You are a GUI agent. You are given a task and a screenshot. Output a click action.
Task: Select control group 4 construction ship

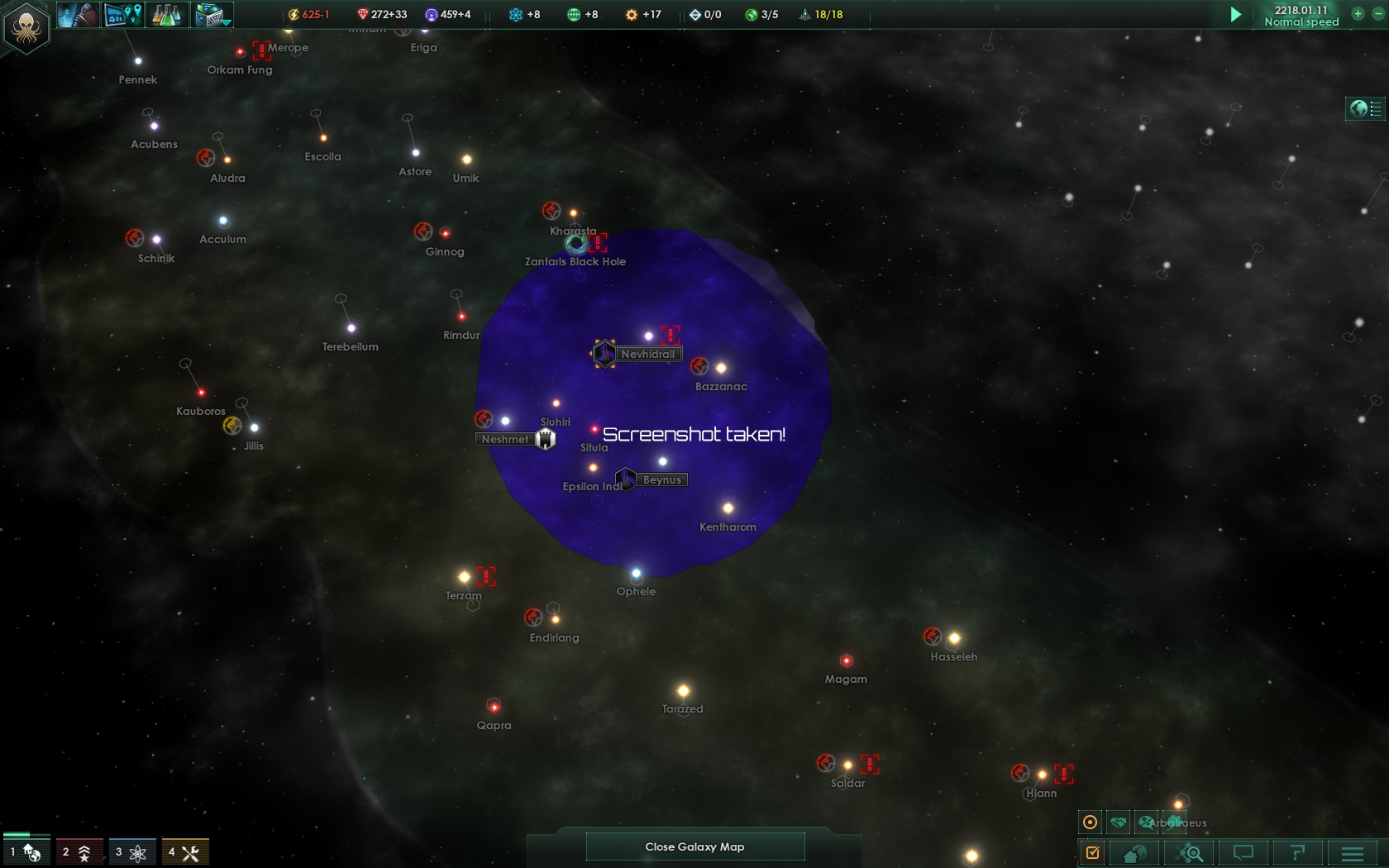(184, 851)
